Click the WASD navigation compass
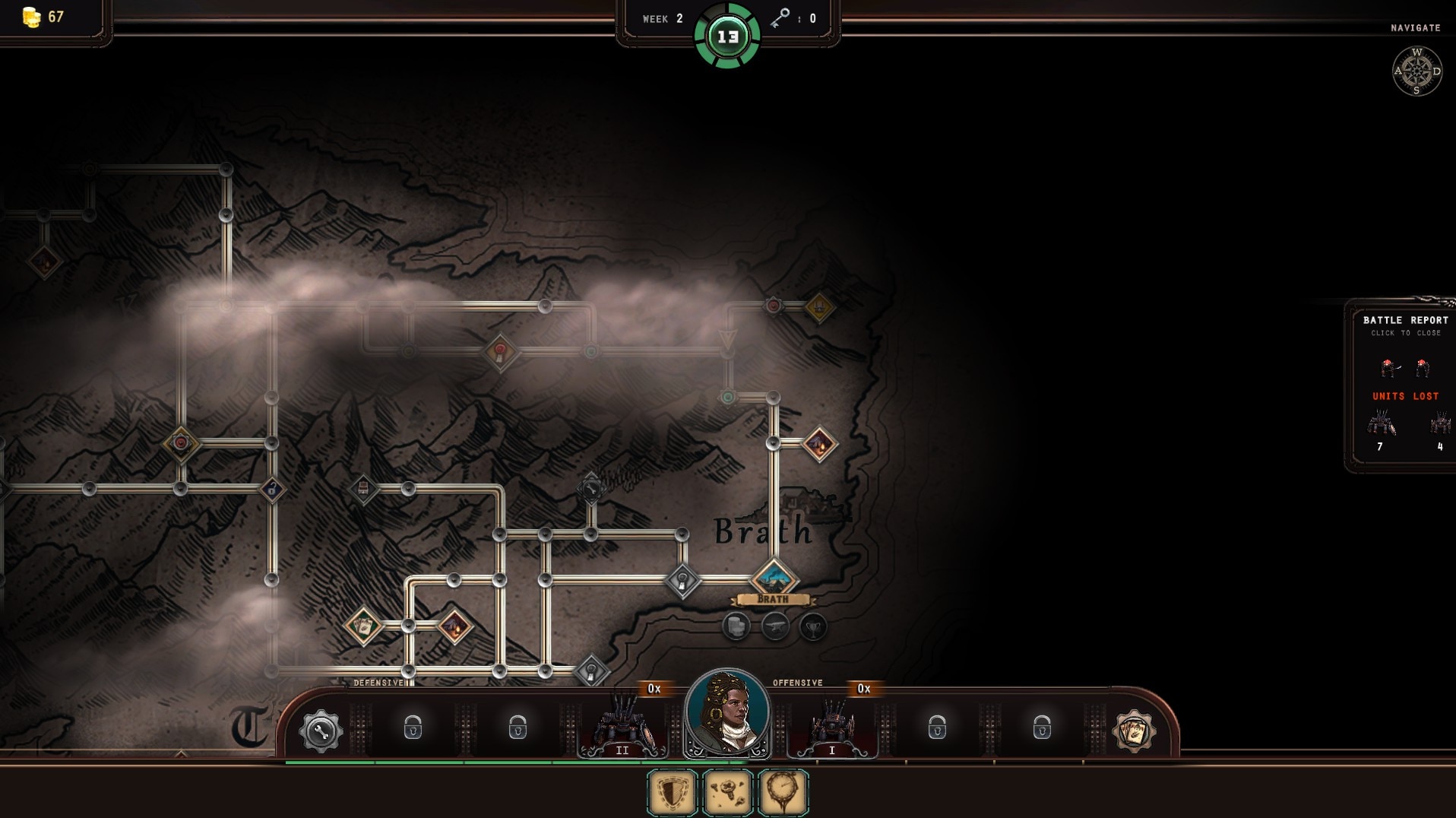 pos(1416,71)
